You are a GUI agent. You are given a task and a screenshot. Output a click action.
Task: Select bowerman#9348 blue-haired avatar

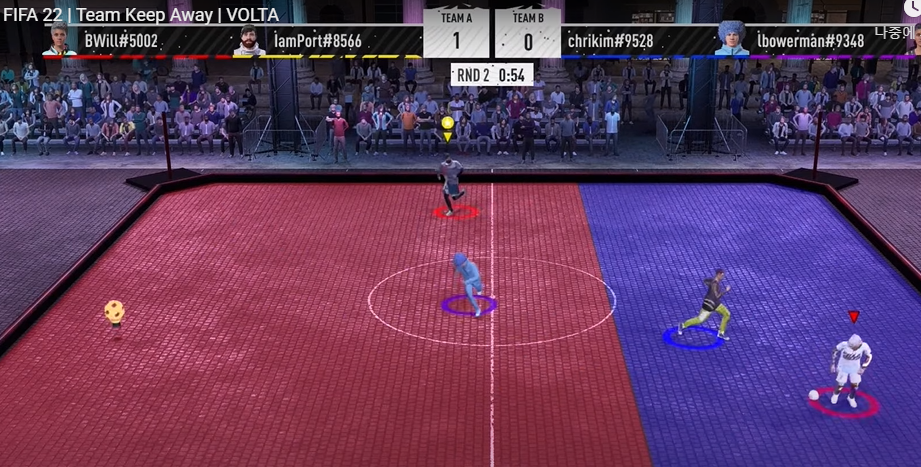click(732, 39)
